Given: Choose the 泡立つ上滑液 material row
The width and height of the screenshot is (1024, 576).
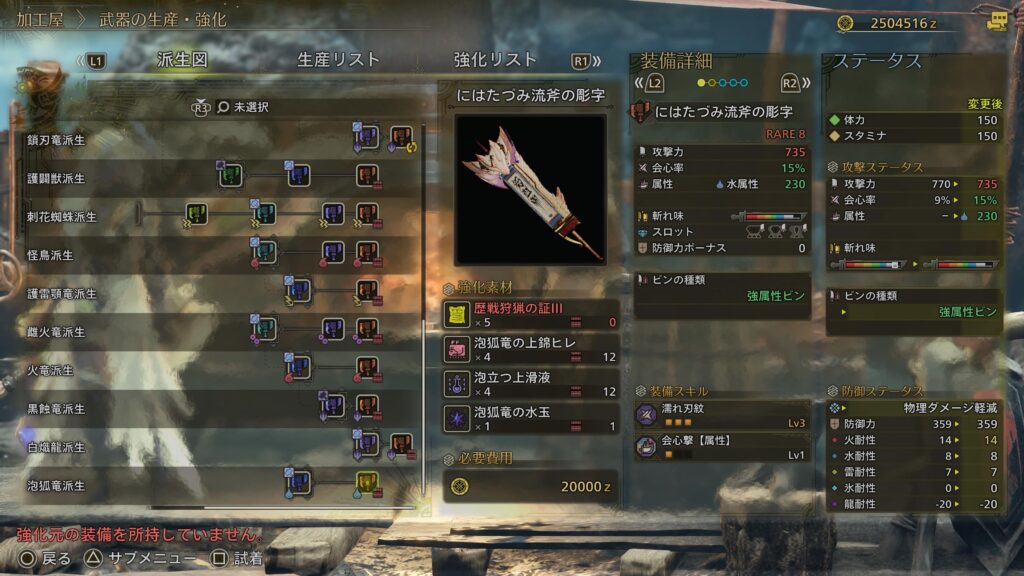Looking at the screenshot, I should tap(530, 384).
